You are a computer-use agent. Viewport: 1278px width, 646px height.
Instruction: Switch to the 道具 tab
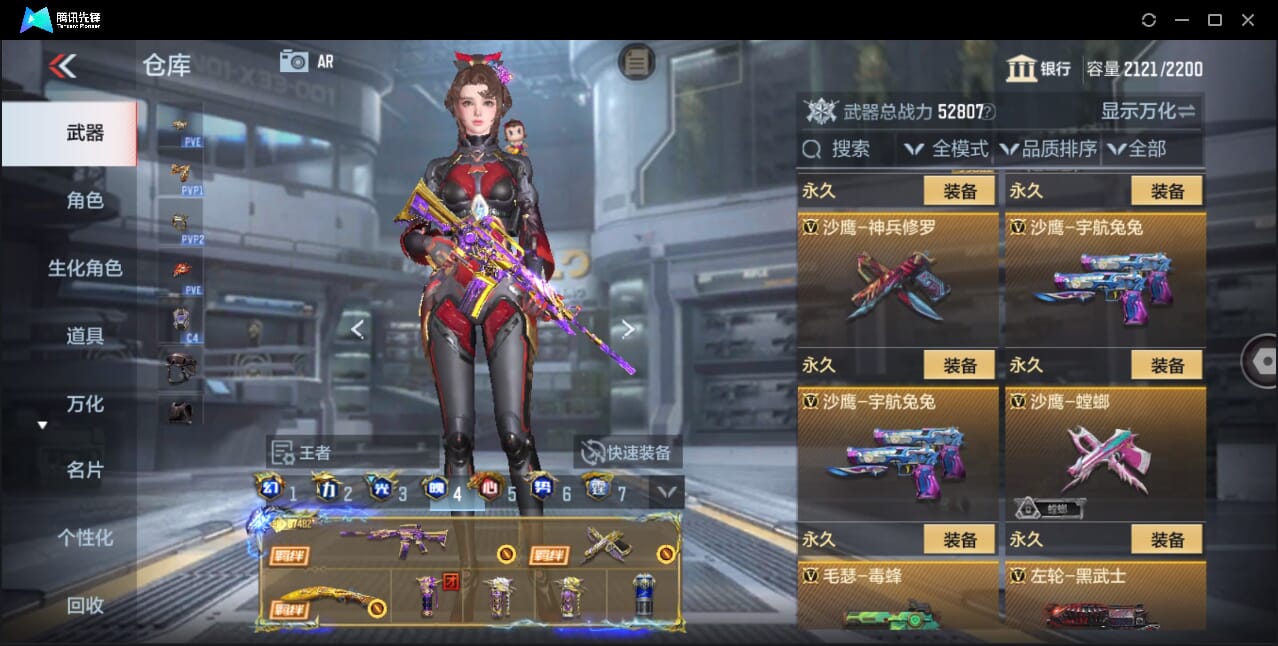[85, 335]
